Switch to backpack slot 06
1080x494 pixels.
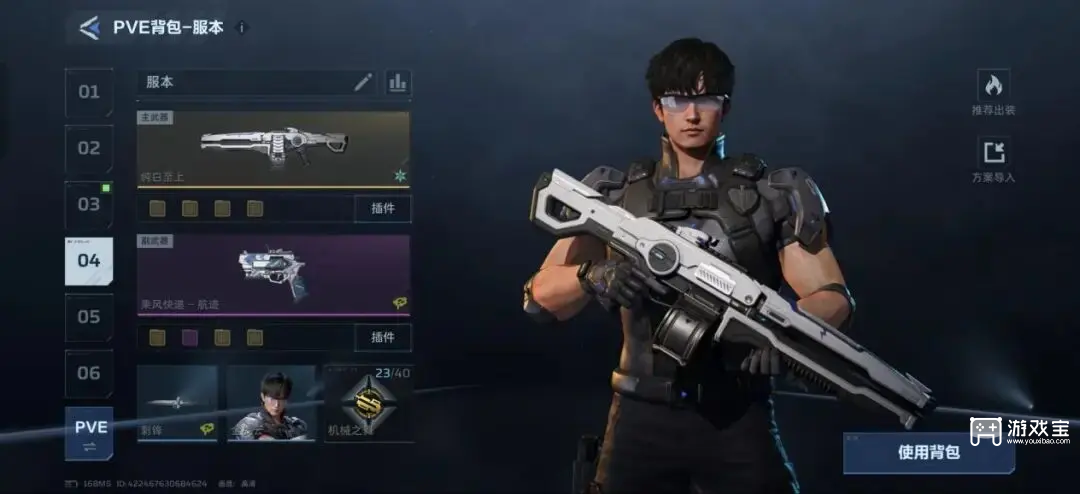[x=89, y=373]
